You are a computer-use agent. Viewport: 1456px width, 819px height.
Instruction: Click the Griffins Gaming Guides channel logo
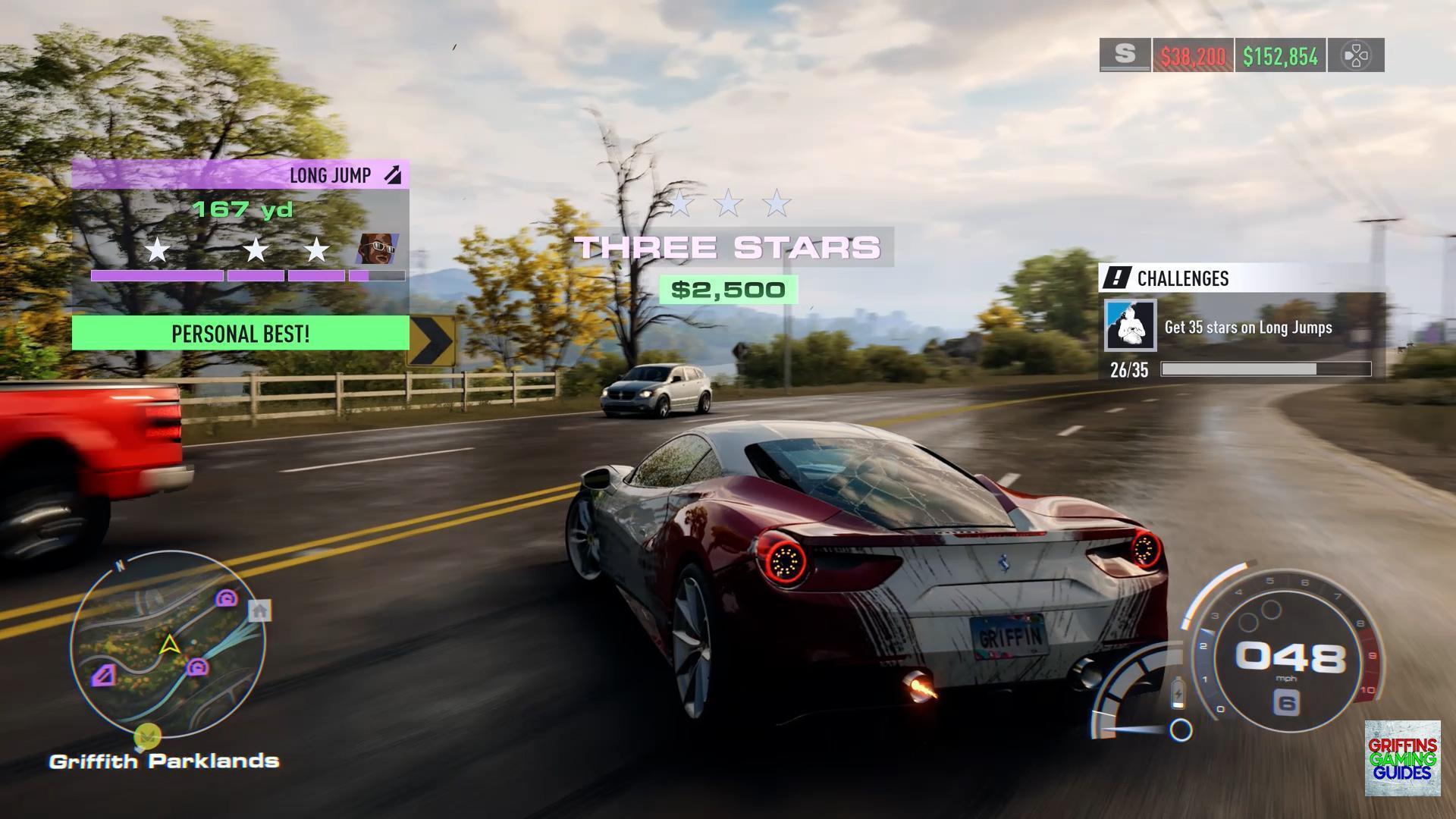1402,758
